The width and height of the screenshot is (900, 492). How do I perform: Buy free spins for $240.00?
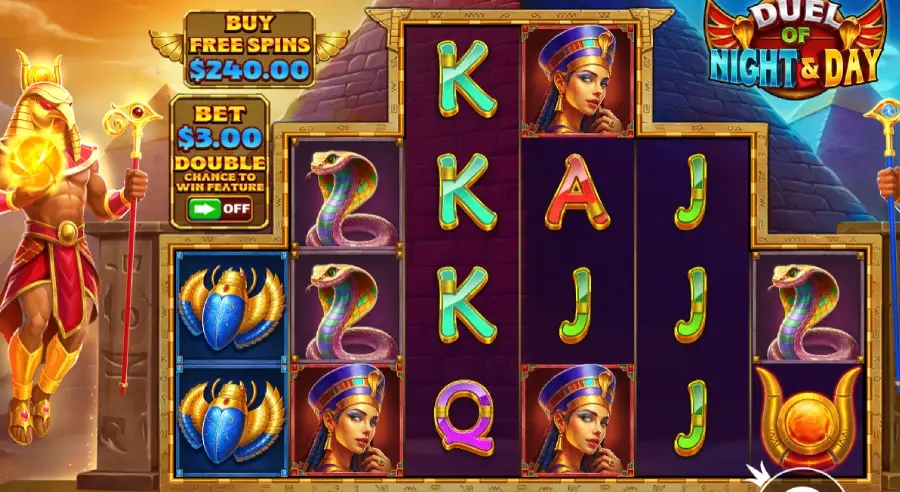(249, 48)
